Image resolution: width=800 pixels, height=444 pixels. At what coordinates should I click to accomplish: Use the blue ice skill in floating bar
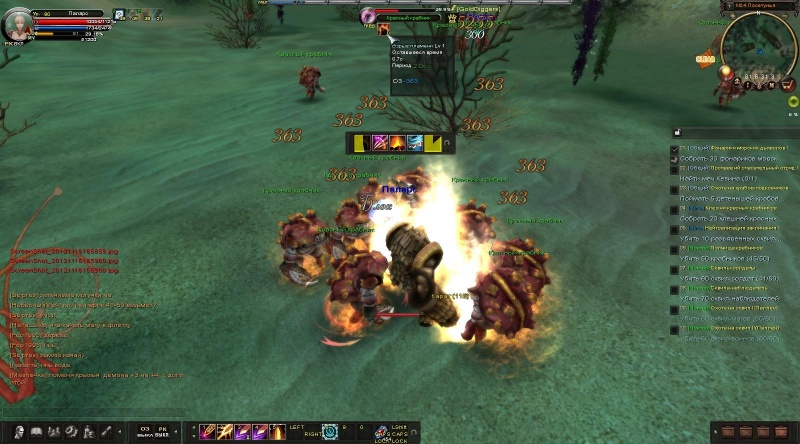click(414, 144)
